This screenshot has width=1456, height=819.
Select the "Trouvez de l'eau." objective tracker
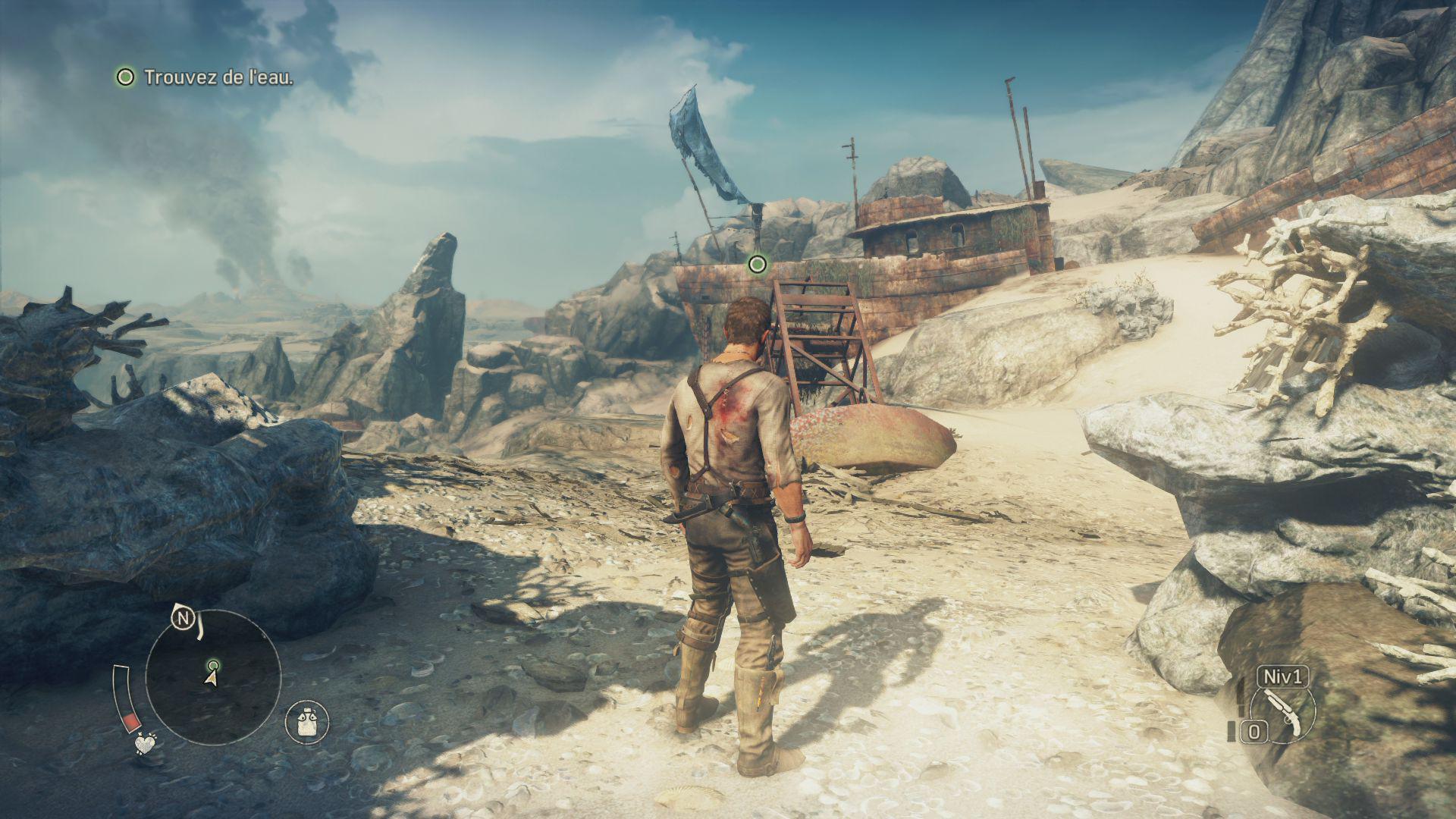(x=205, y=77)
